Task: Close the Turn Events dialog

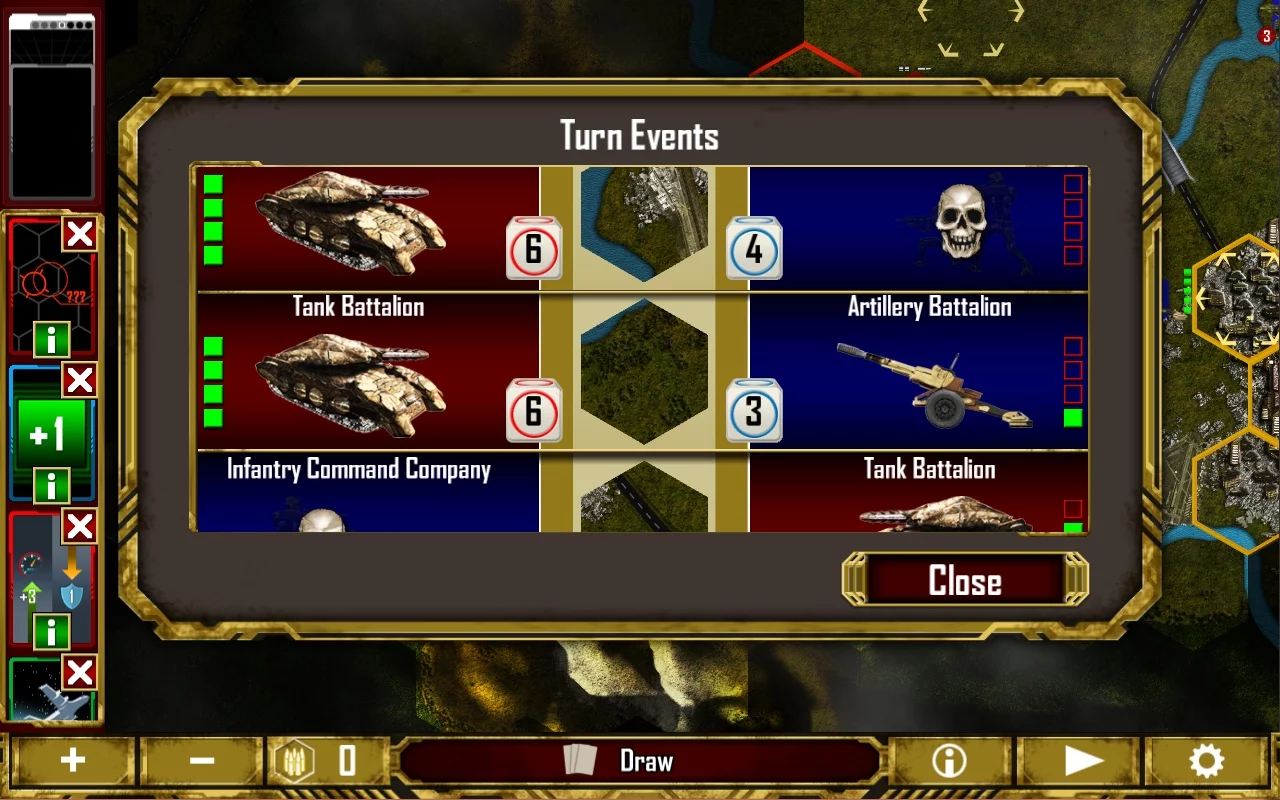Action: (x=964, y=581)
